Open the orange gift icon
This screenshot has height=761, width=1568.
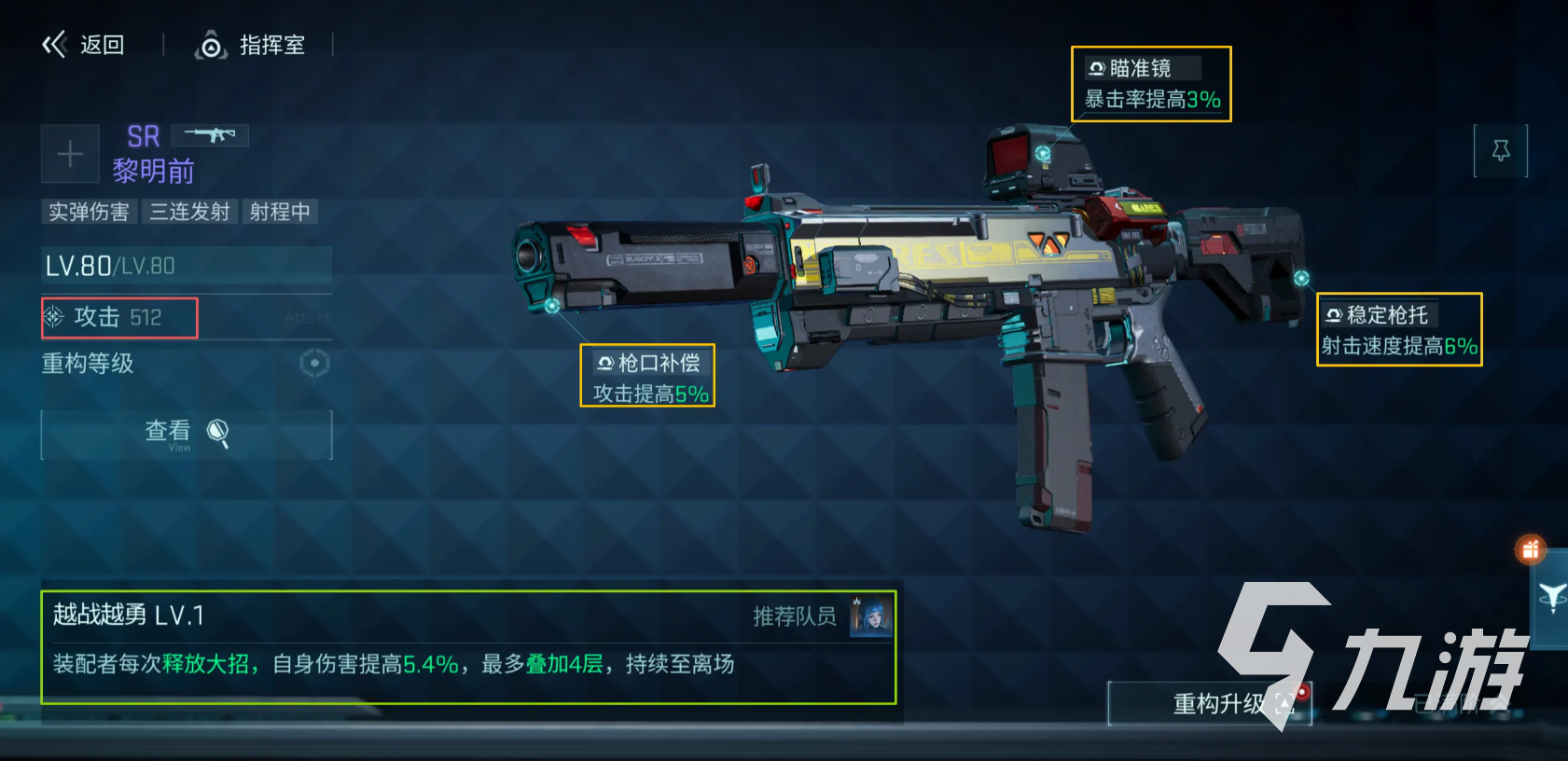[x=1531, y=550]
